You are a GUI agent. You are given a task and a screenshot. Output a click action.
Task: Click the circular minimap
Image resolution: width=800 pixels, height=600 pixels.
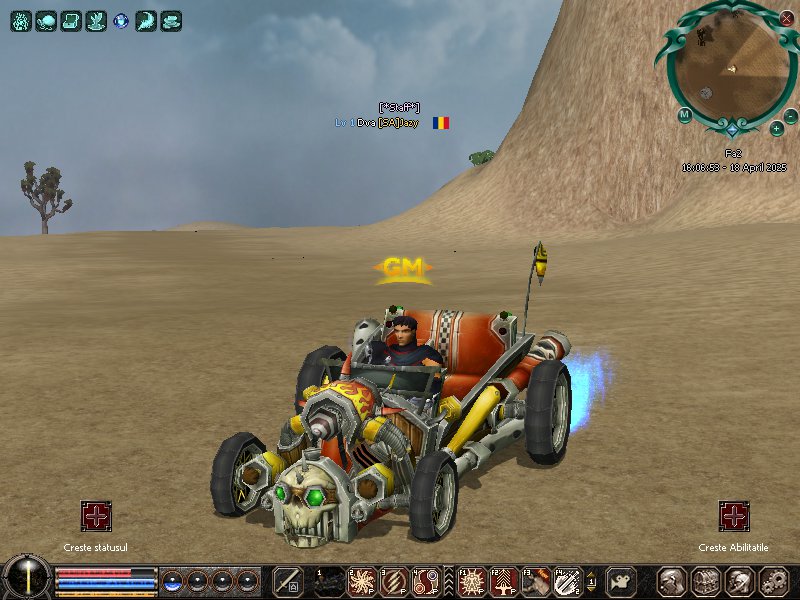point(733,66)
